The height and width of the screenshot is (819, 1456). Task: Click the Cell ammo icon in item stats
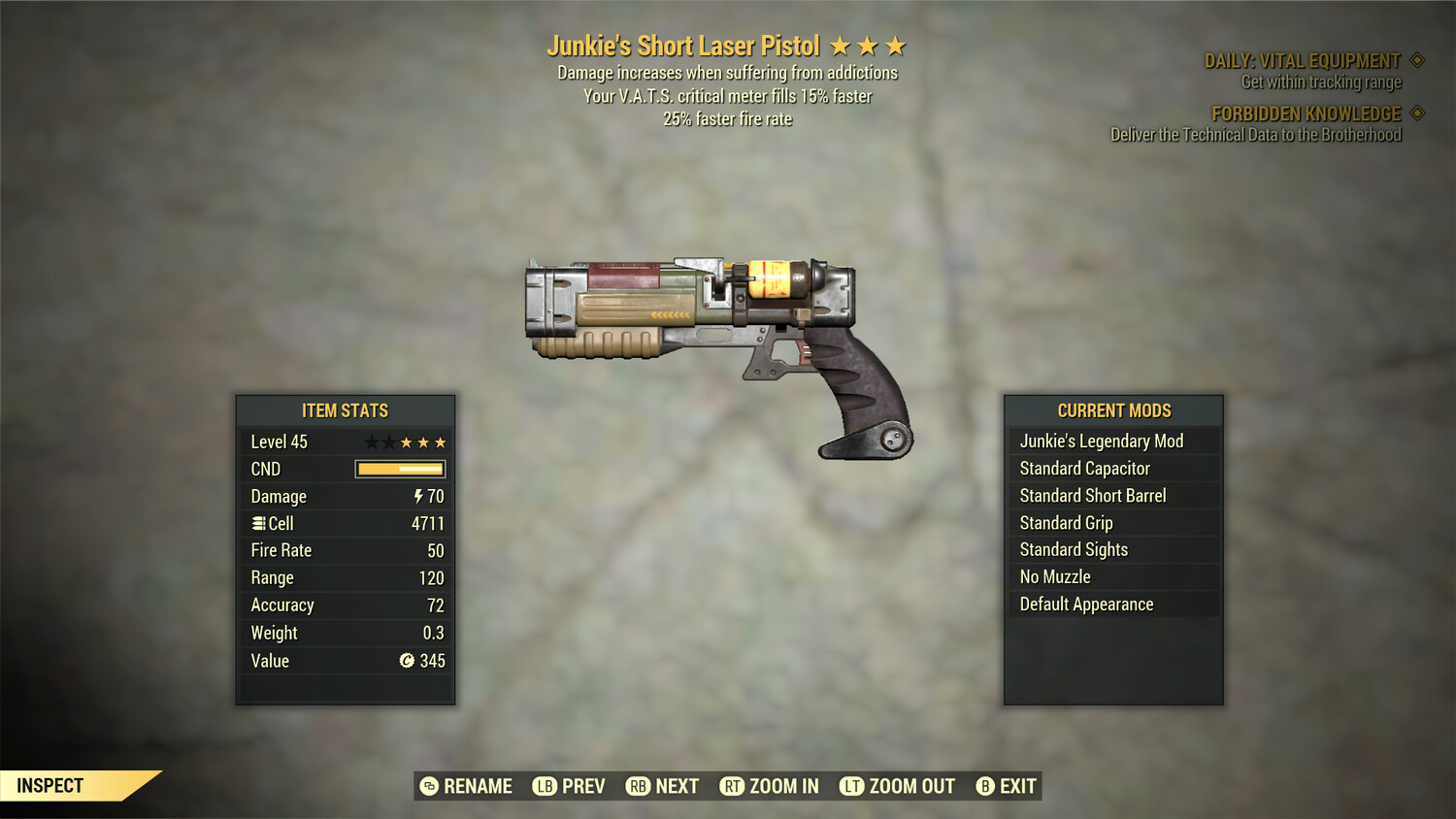258,523
